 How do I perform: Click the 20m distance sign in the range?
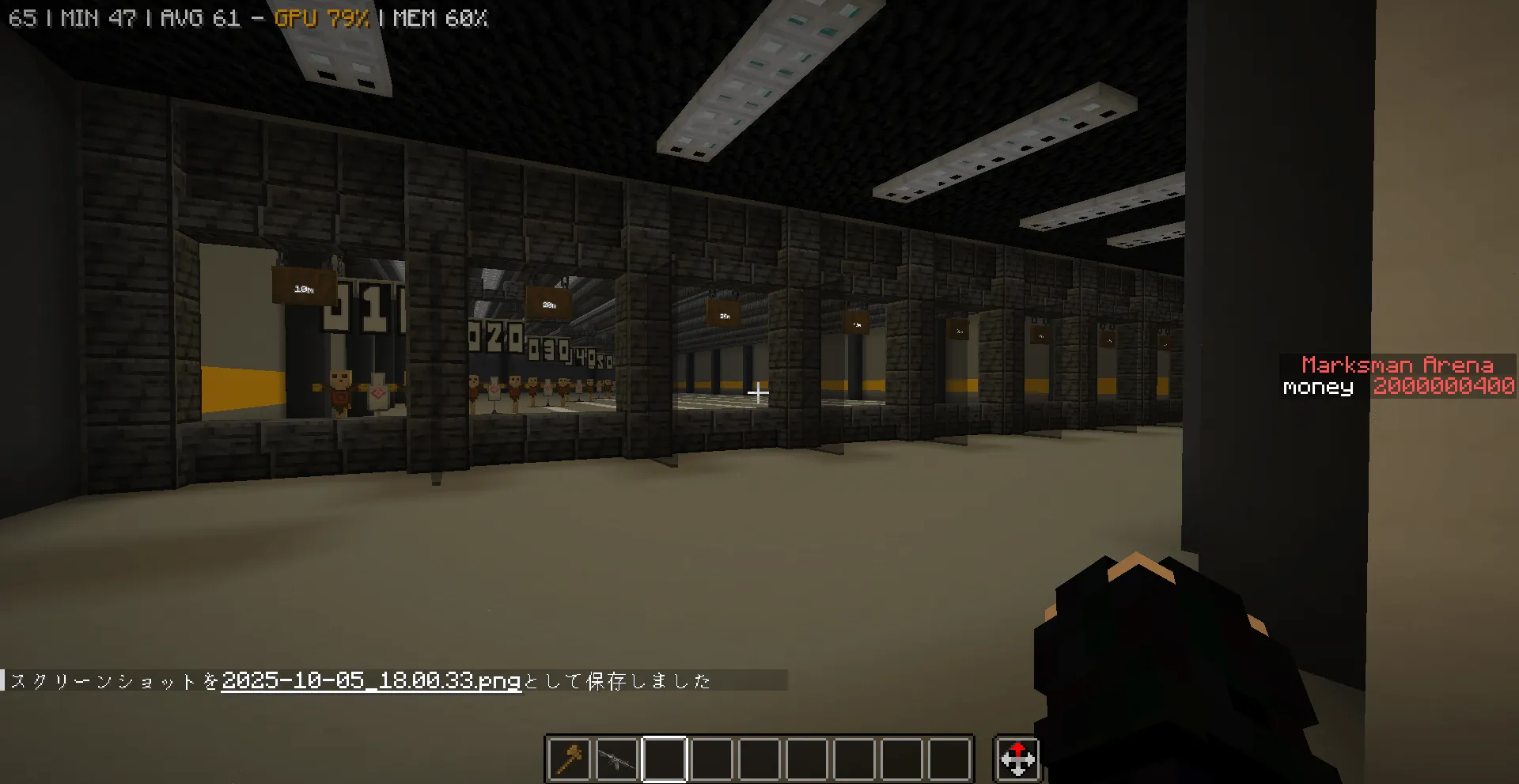(x=549, y=302)
